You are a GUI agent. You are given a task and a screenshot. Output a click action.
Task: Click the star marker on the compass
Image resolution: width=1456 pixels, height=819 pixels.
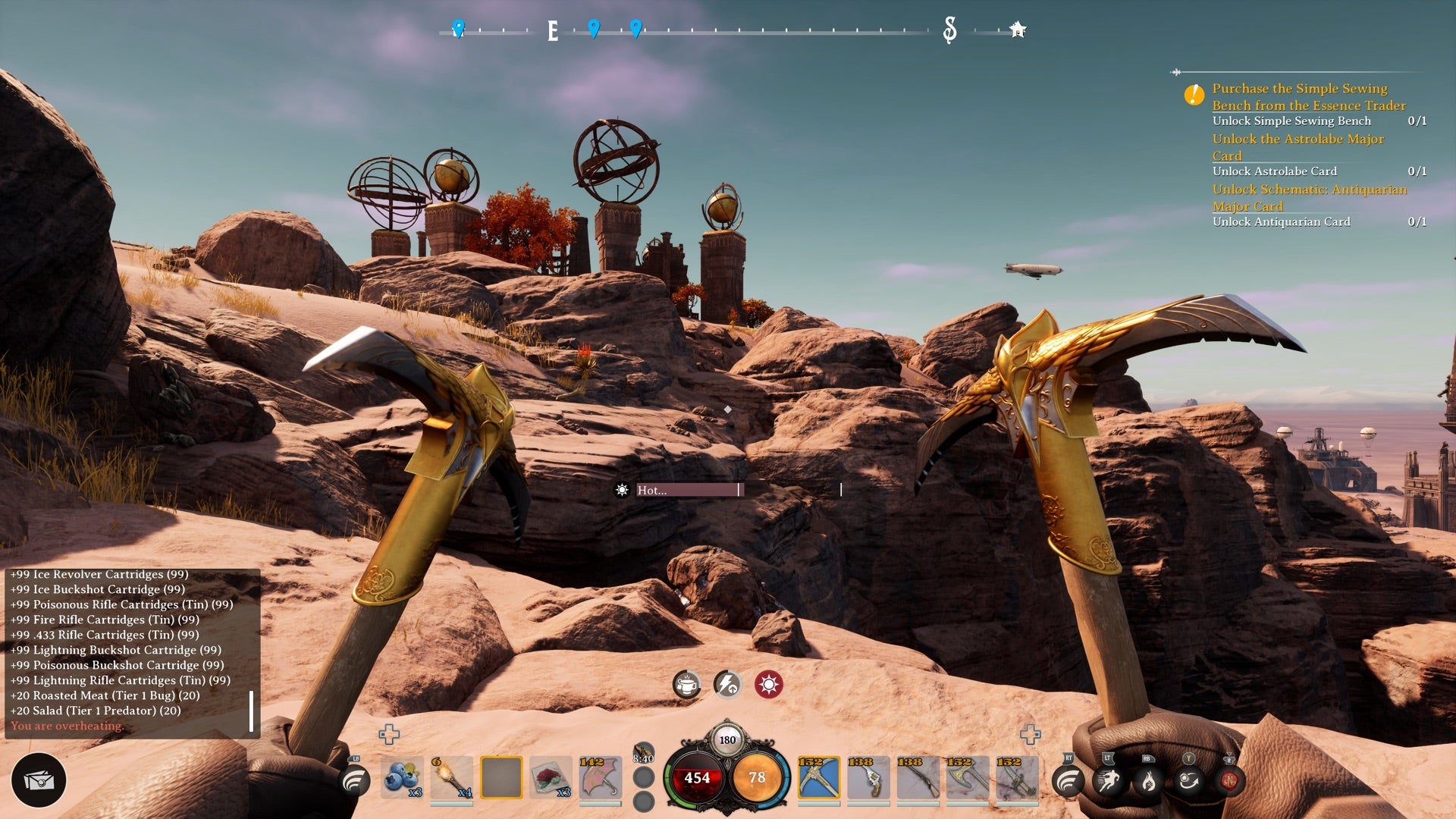tap(1018, 30)
